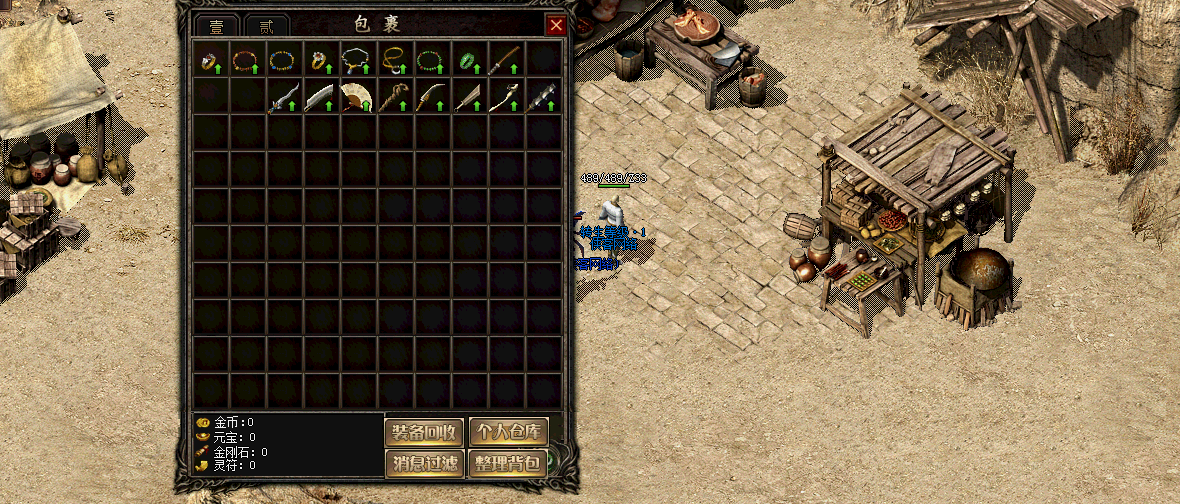Viewport: 1180px width, 504px height.
Task: Select the gold necklace with crescent pendant
Action: pos(394,59)
